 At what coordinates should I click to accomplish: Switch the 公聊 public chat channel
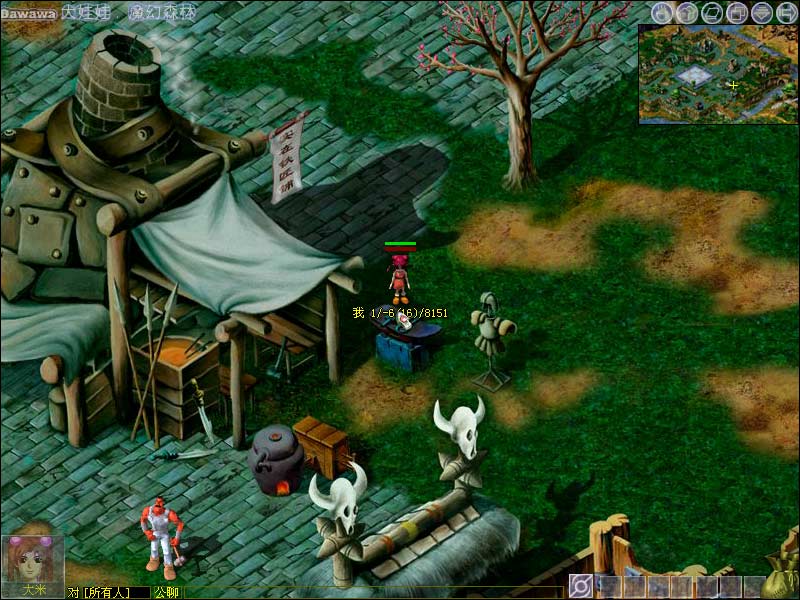point(165,592)
